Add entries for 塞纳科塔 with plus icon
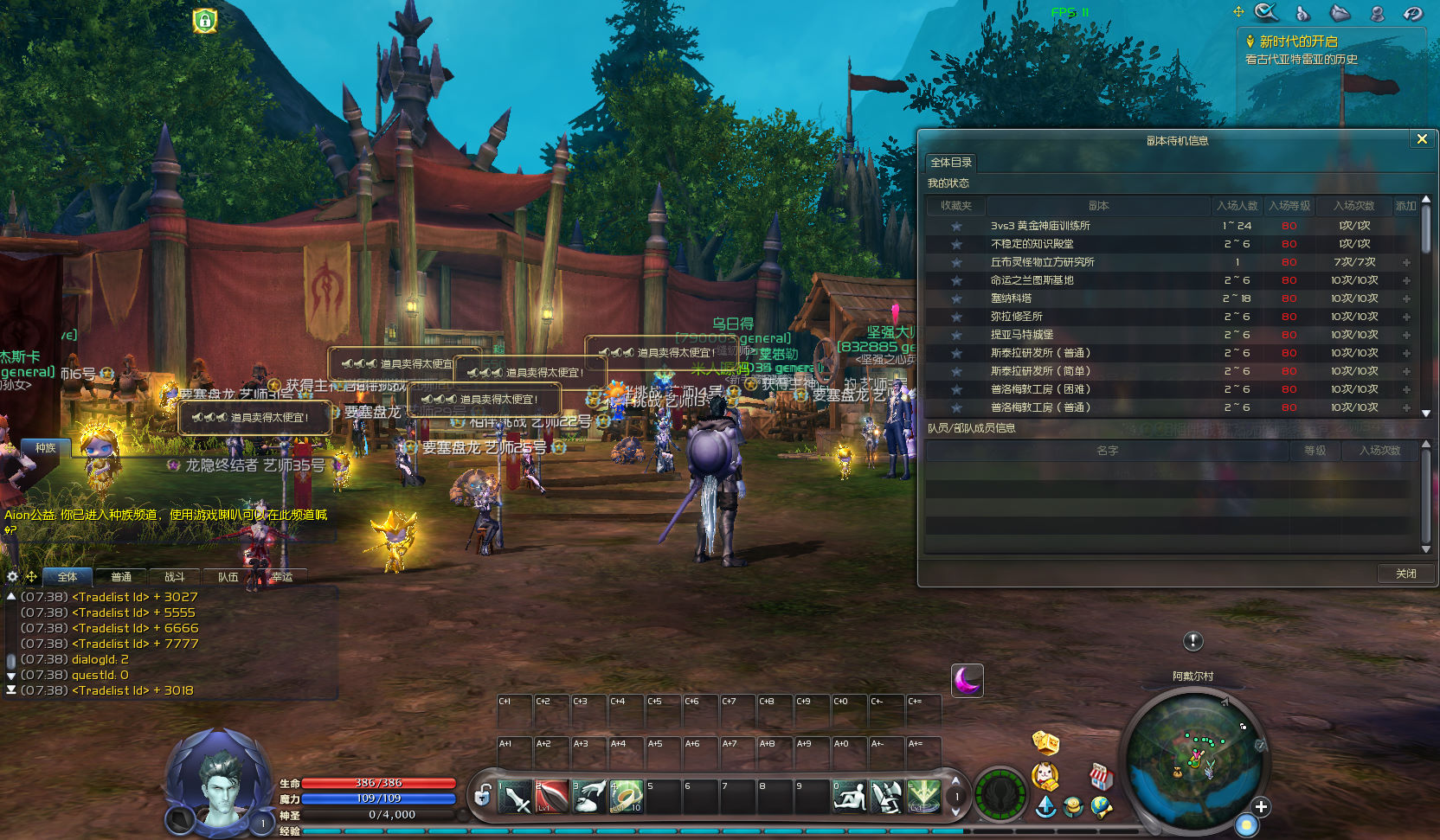1440x840 pixels. [1406, 299]
